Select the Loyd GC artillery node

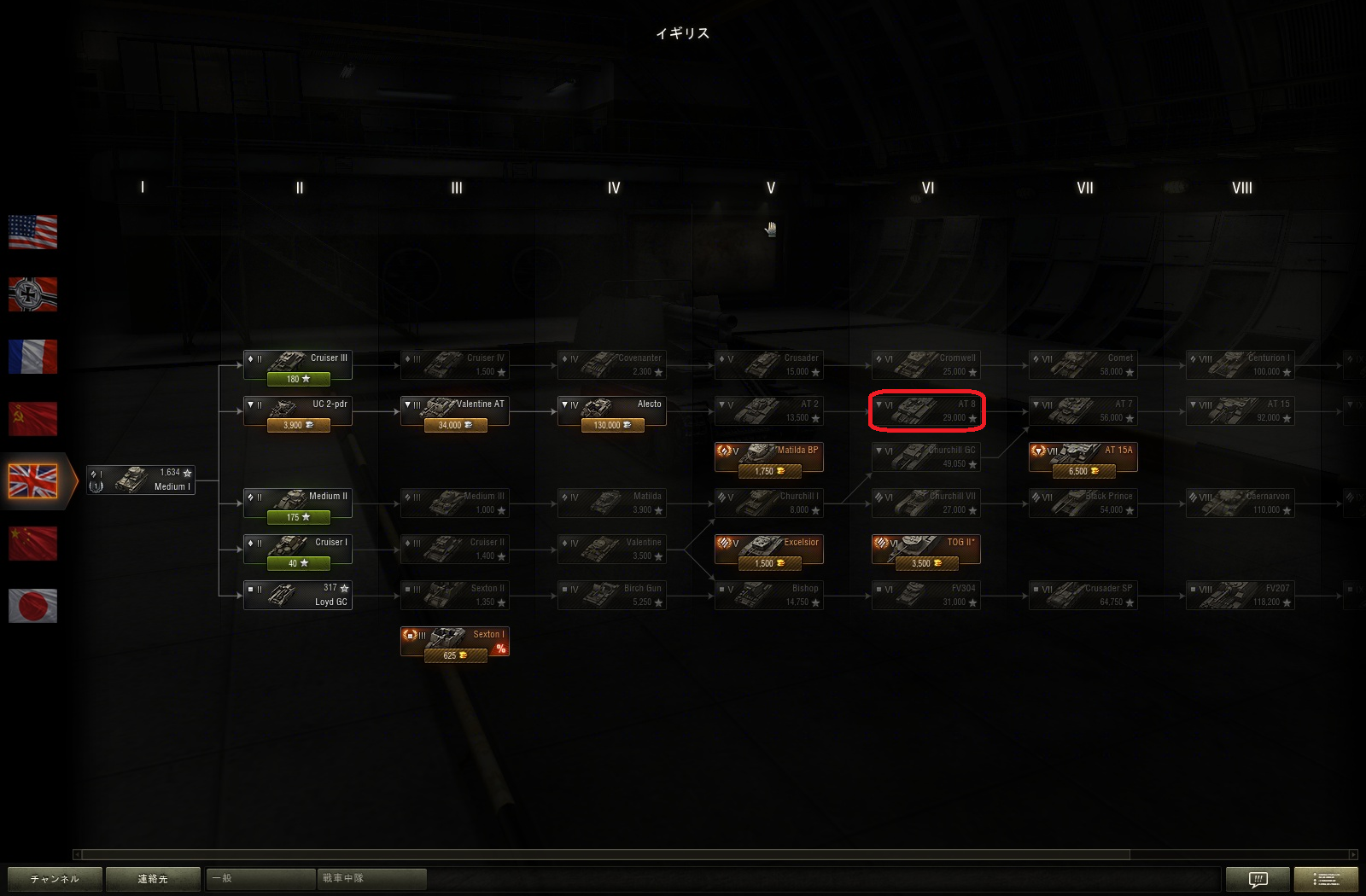point(298,596)
